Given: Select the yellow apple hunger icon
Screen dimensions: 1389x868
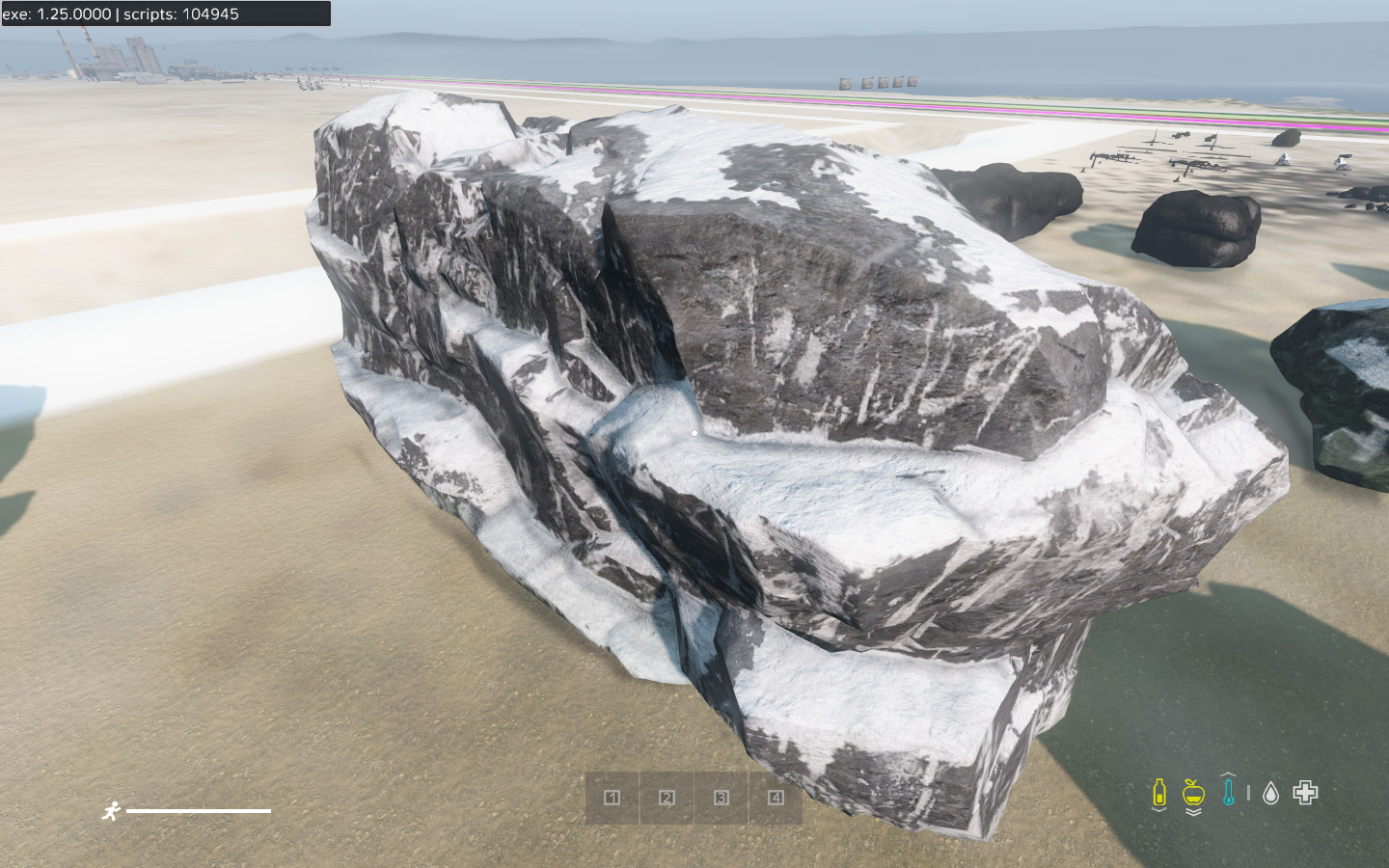Looking at the screenshot, I should [x=1193, y=794].
